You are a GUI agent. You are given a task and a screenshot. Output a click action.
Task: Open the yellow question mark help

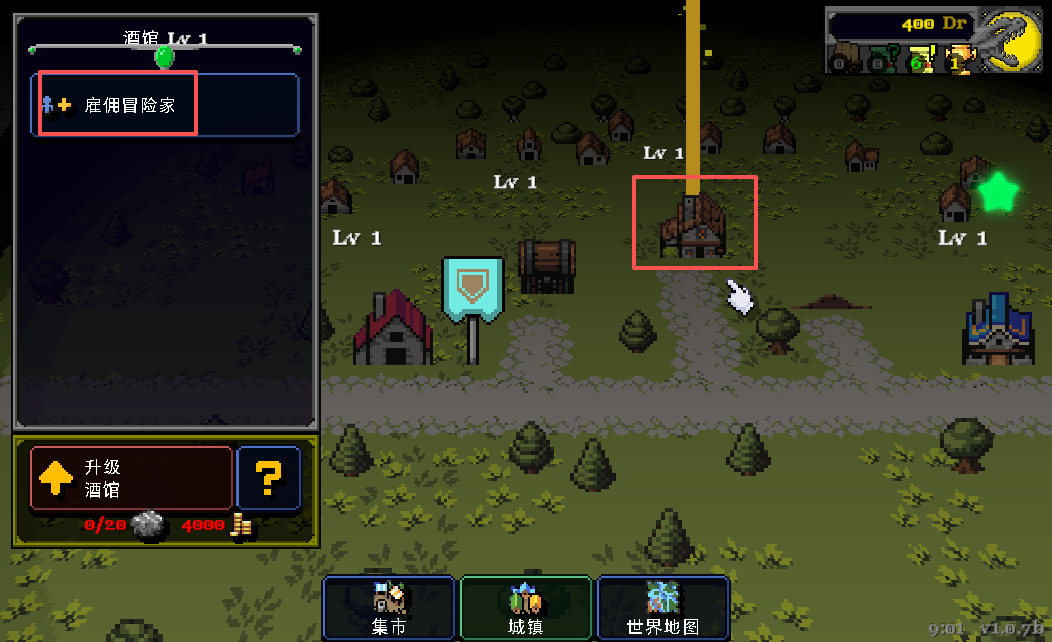[268, 478]
